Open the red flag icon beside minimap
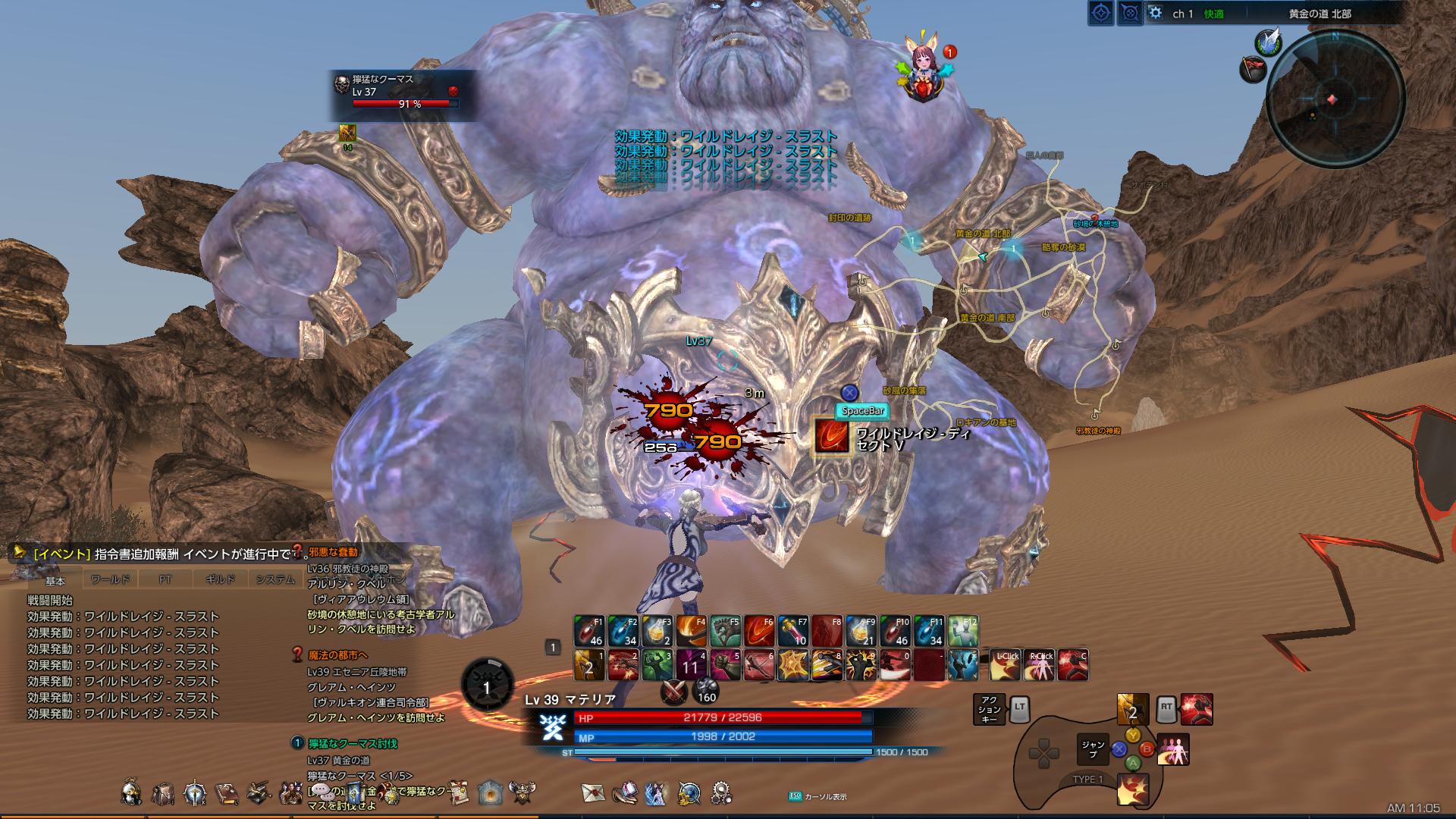 point(1253,69)
